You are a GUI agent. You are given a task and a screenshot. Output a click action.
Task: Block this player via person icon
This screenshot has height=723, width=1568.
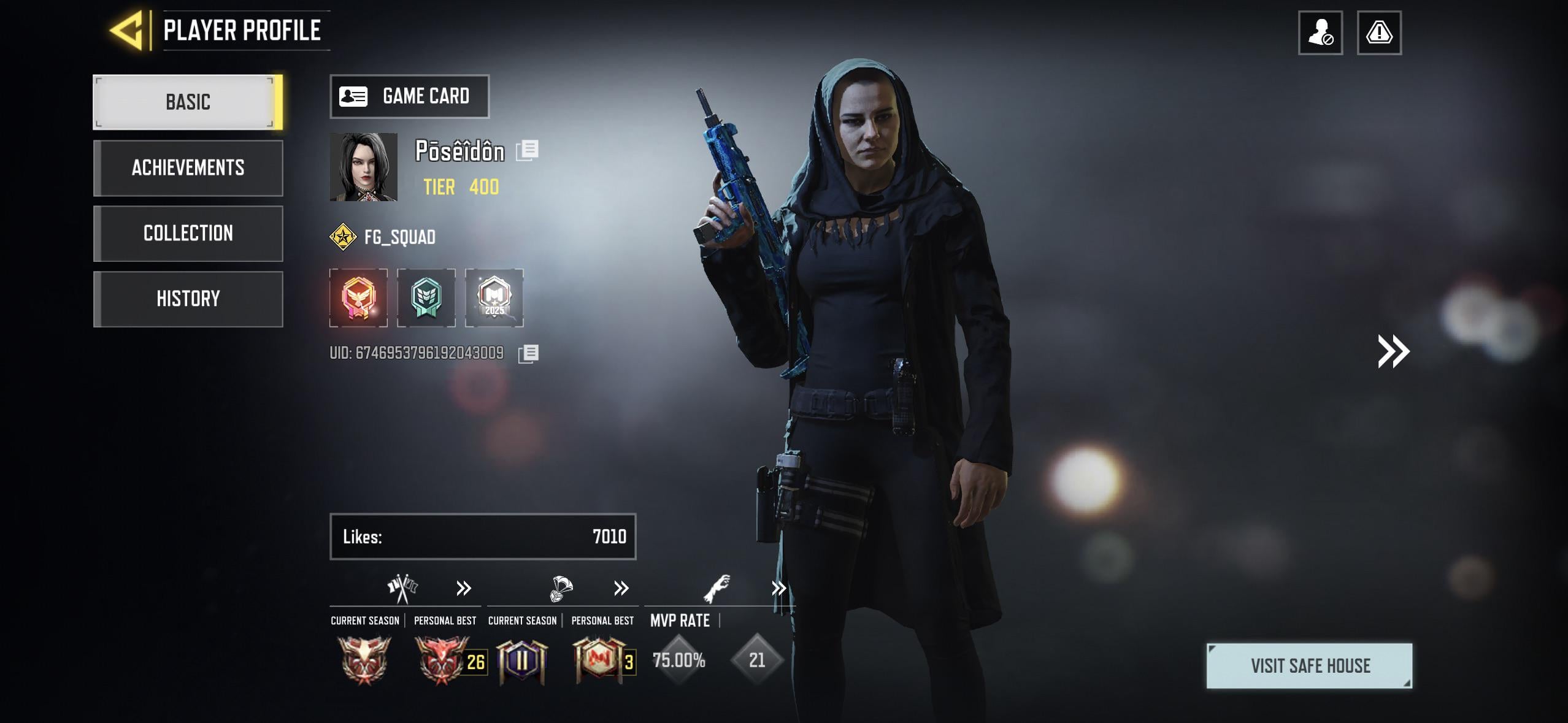click(1320, 33)
